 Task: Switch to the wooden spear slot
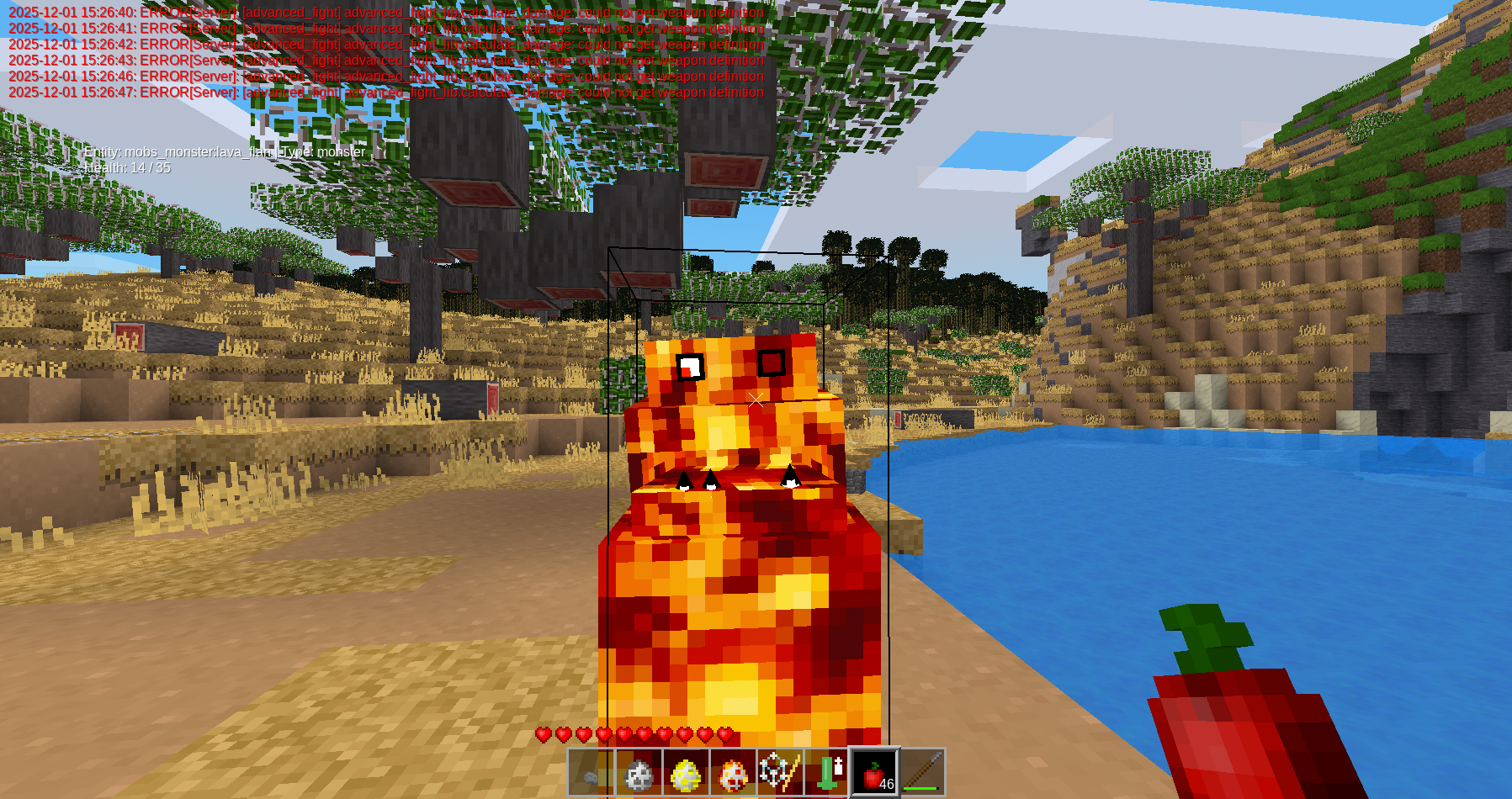pyautogui.click(x=922, y=772)
